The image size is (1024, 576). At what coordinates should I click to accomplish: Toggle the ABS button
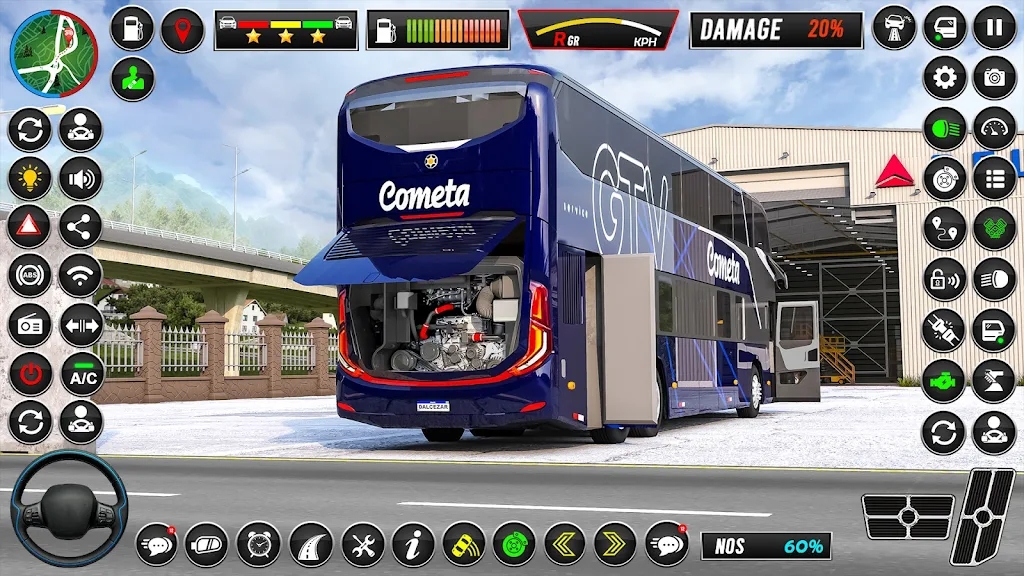point(30,276)
